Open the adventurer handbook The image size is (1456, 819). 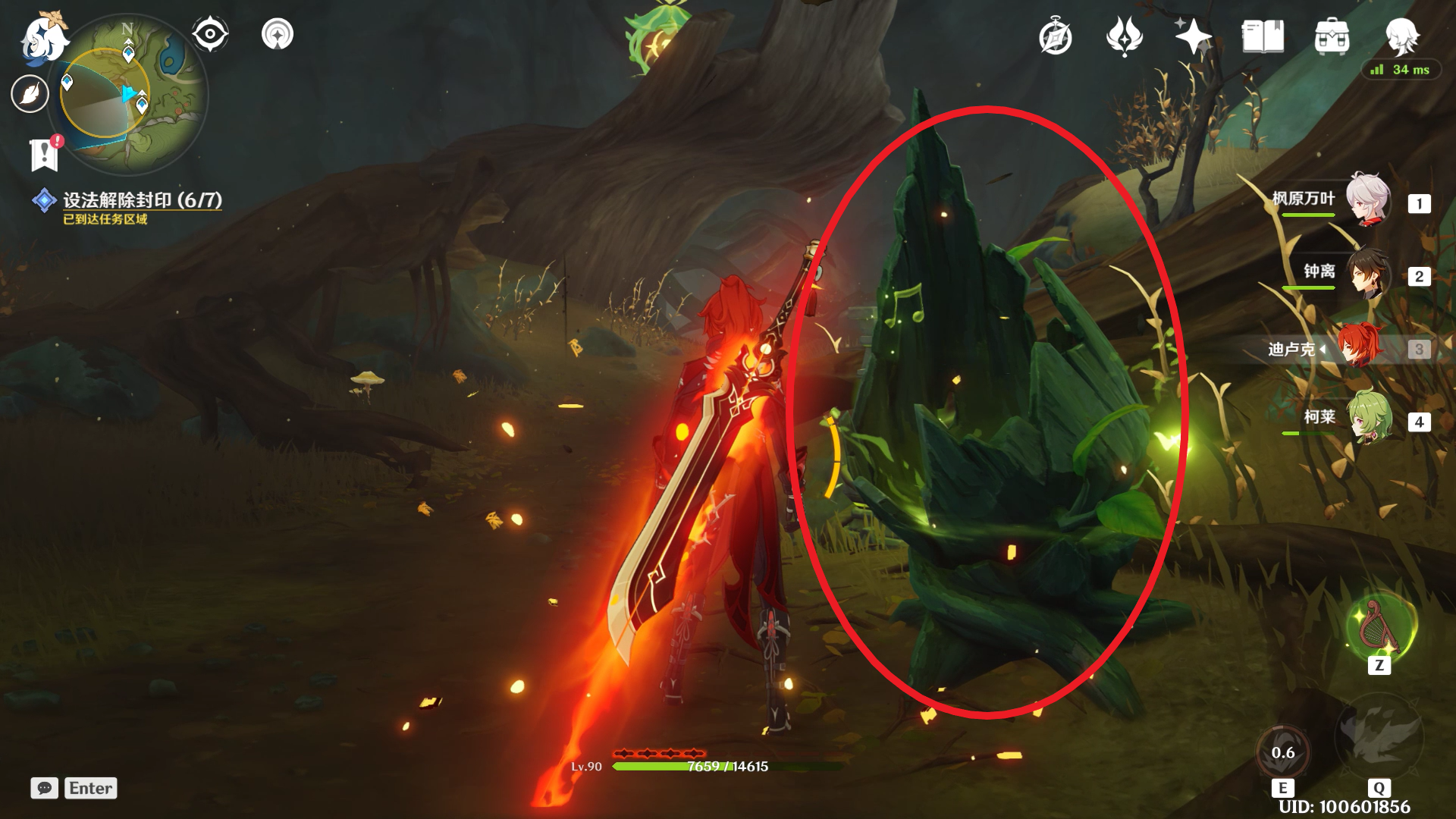tap(1263, 36)
